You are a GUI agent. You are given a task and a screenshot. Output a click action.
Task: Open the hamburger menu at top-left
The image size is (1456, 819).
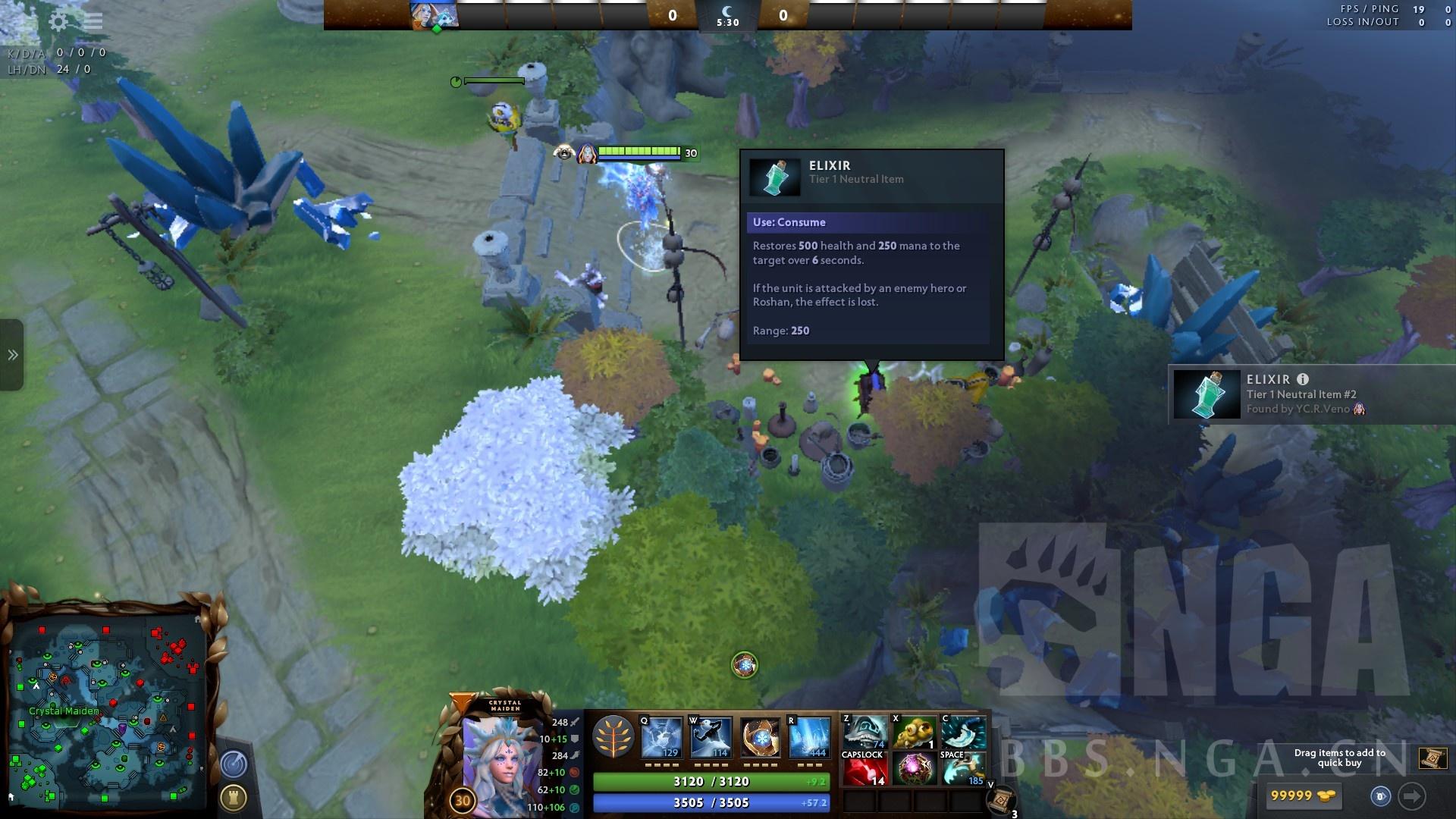coord(93,21)
